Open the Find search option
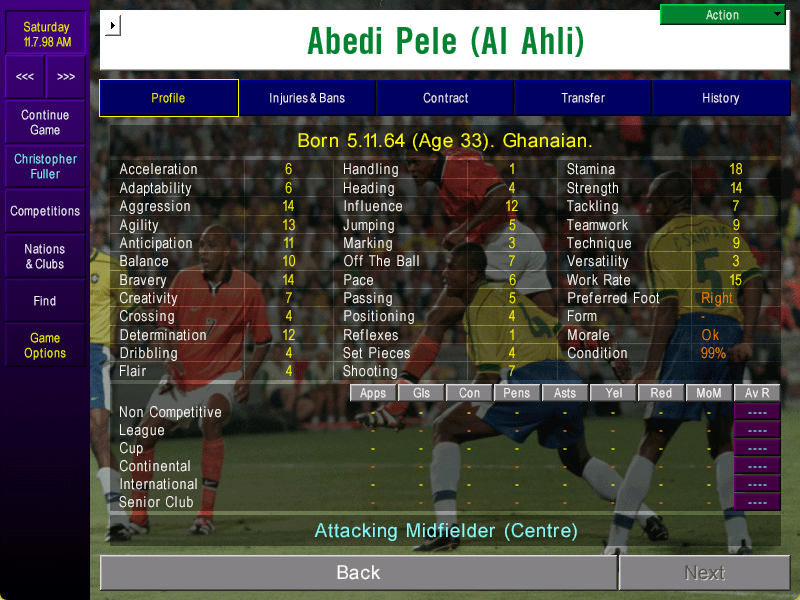The image size is (800, 600). (x=45, y=301)
